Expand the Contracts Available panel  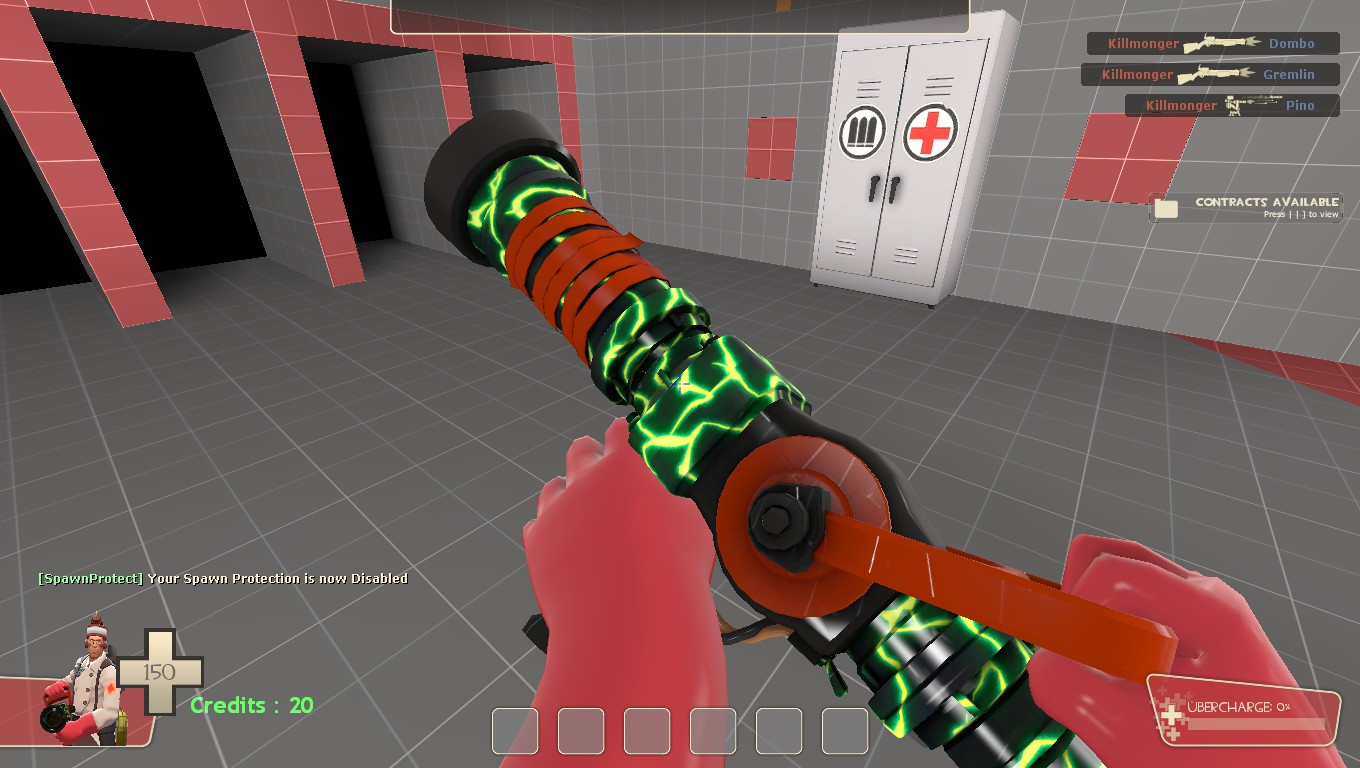click(x=1245, y=205)
